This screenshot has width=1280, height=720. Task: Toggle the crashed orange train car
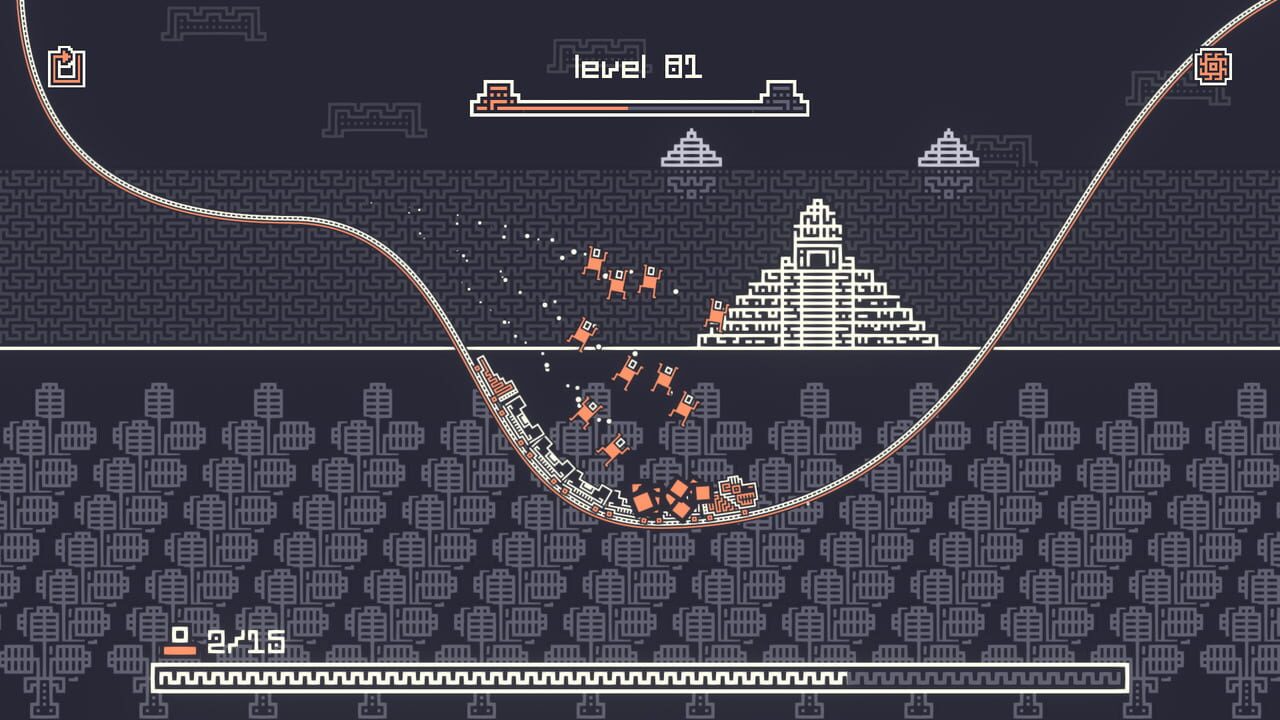(x=740, y=493)
